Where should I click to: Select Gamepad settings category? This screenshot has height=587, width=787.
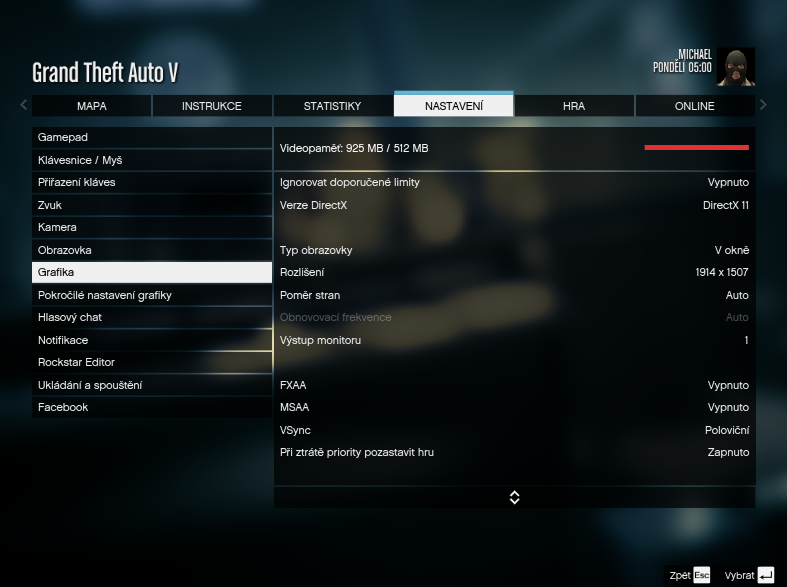[x=152, y=137]
